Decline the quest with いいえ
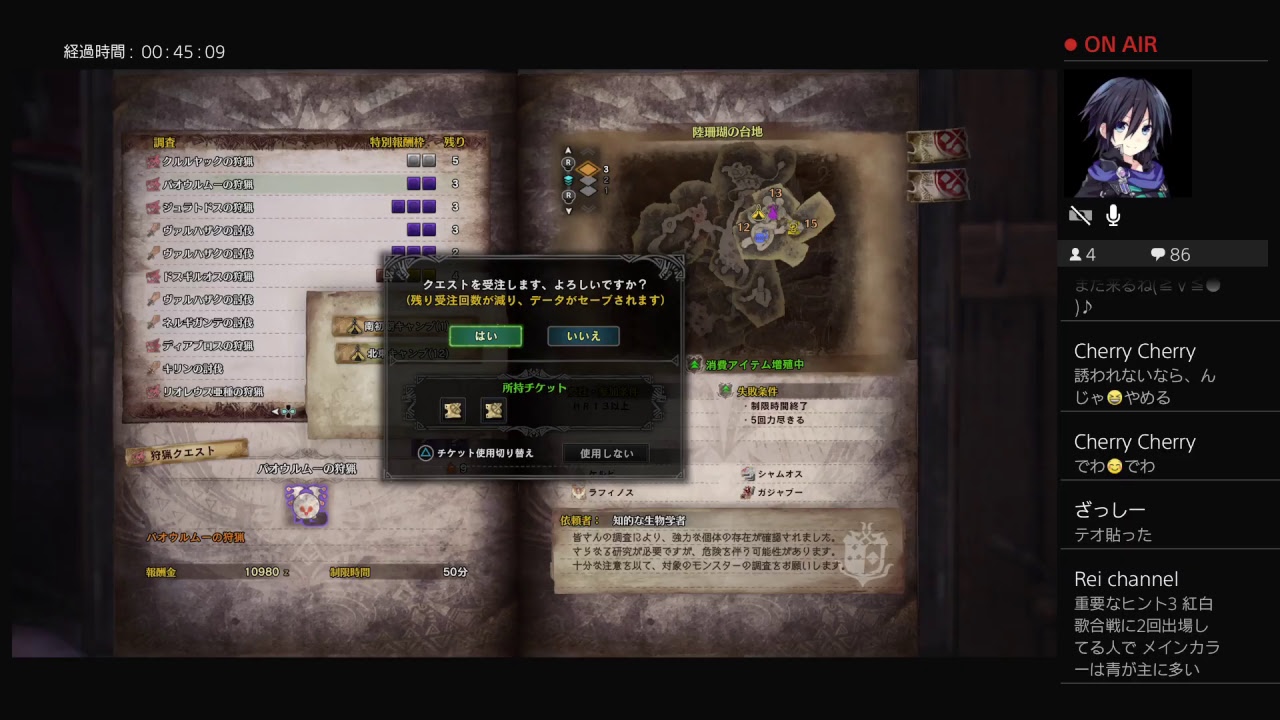Viewport: 1280px width, 720px height. [x=584, y=336]
